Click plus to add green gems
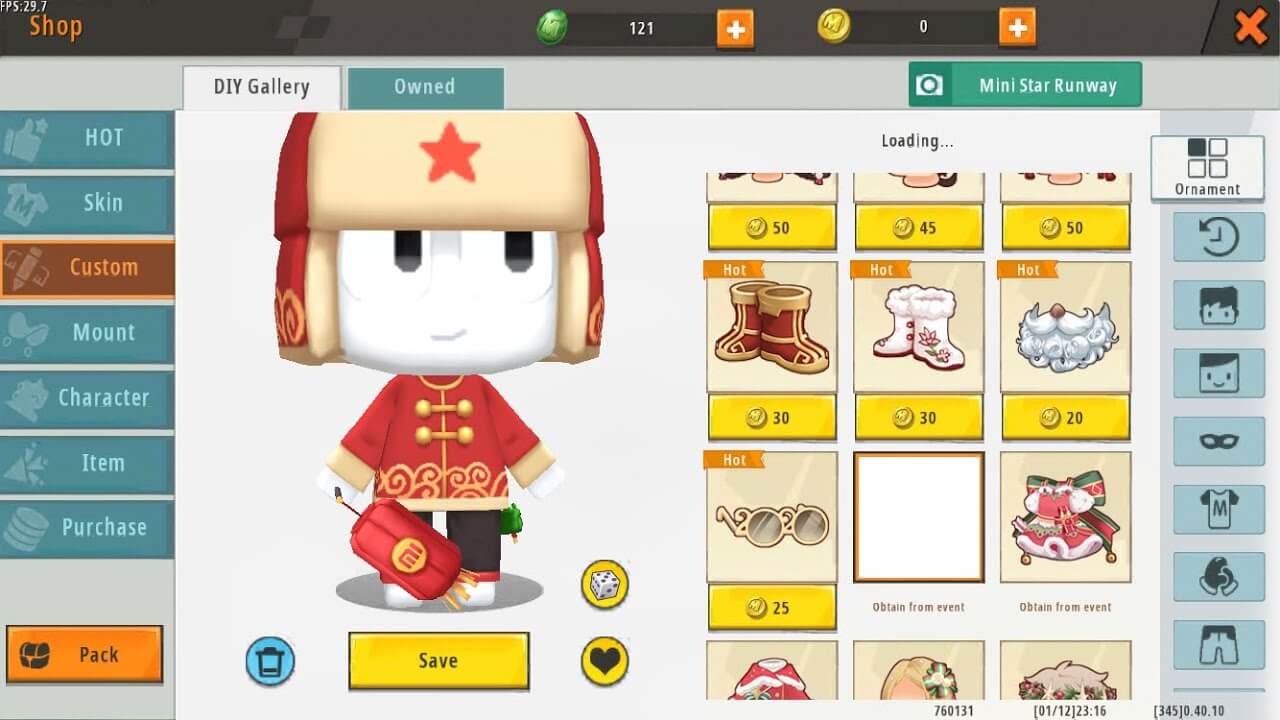 736,27
